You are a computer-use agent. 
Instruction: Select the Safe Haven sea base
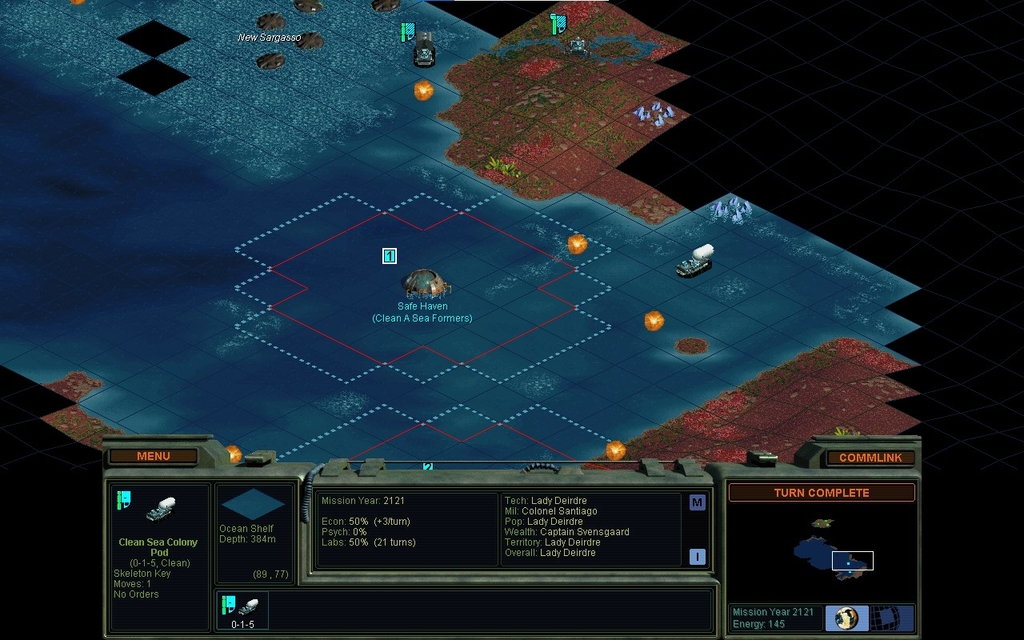pyautogui.click(x=424, y=284)
